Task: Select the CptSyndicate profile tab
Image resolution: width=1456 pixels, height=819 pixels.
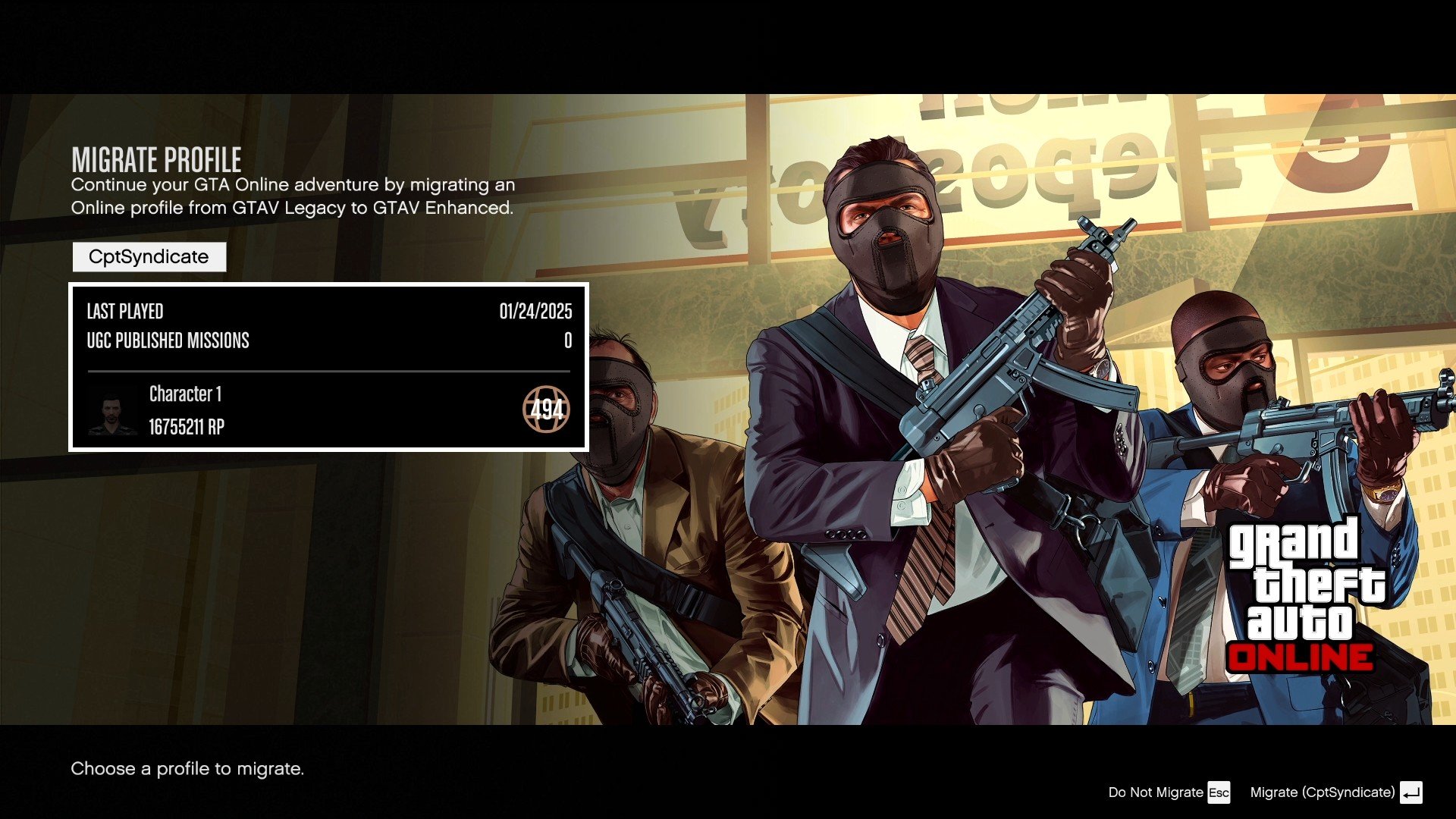Action: pos(149,257)
